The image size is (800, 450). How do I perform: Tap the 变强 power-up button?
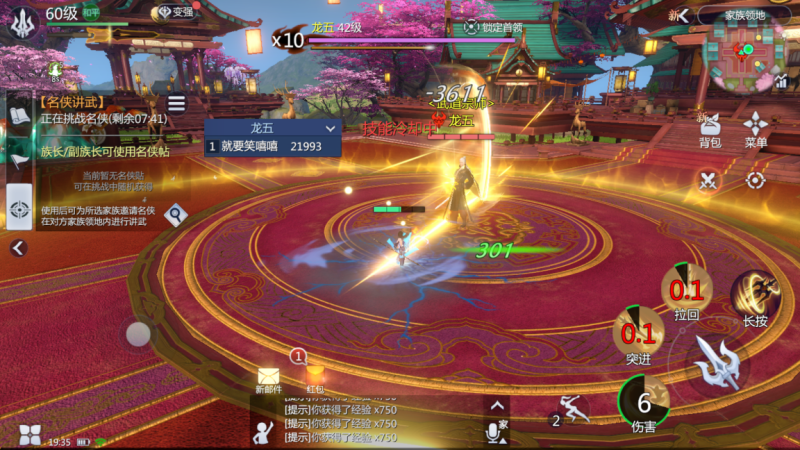pos(176,12)
